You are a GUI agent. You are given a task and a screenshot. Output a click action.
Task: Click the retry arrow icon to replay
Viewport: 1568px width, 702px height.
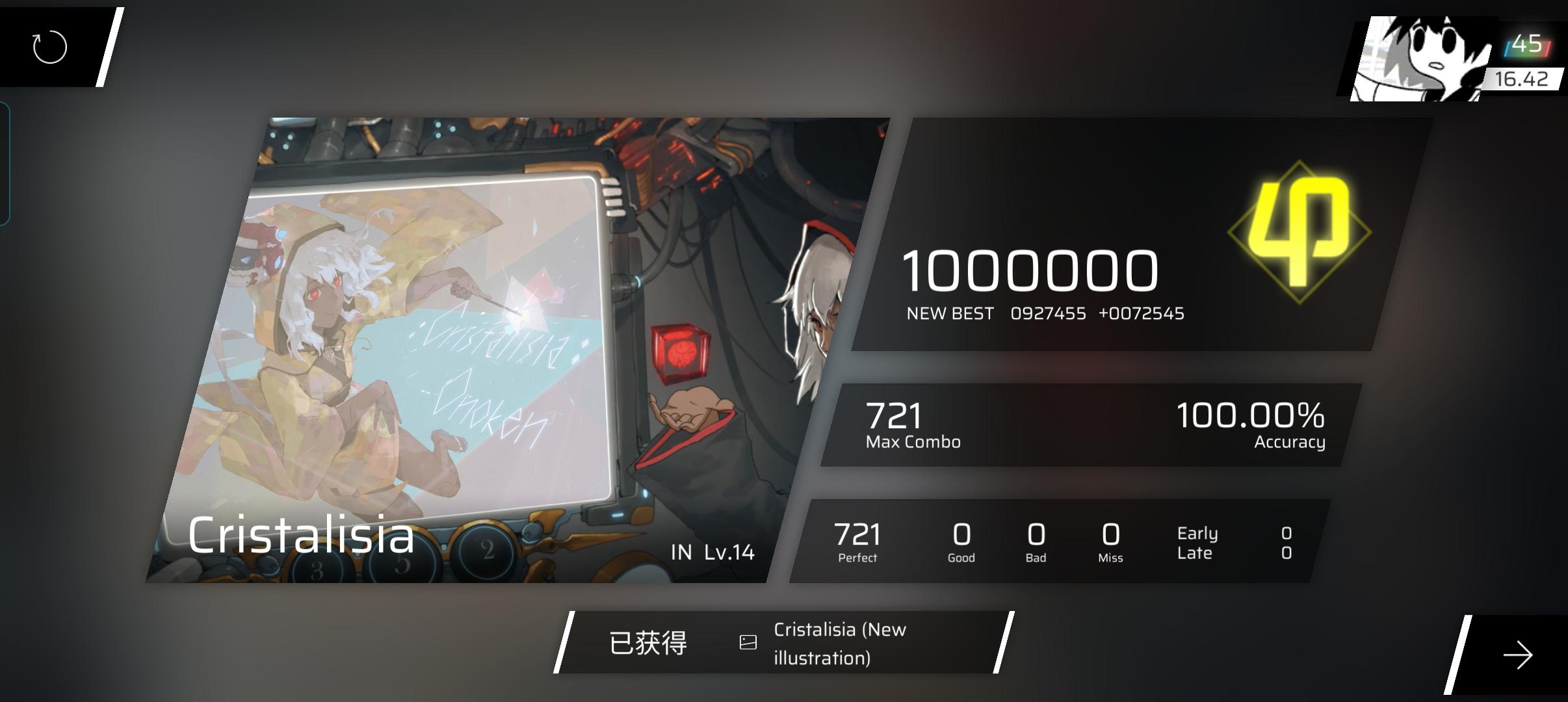coord(49,46)
